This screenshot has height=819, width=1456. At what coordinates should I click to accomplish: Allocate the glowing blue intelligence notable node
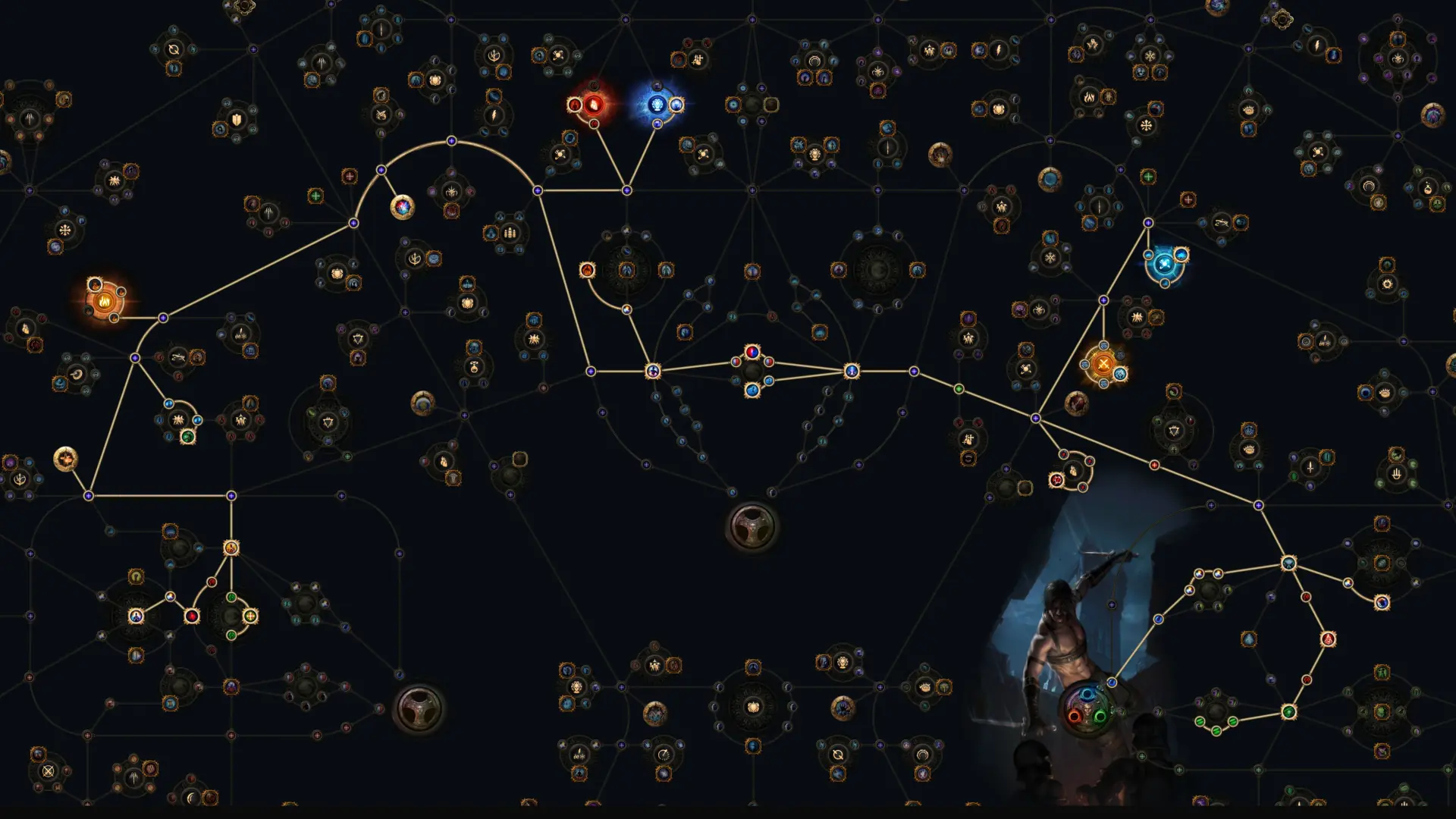657,106
